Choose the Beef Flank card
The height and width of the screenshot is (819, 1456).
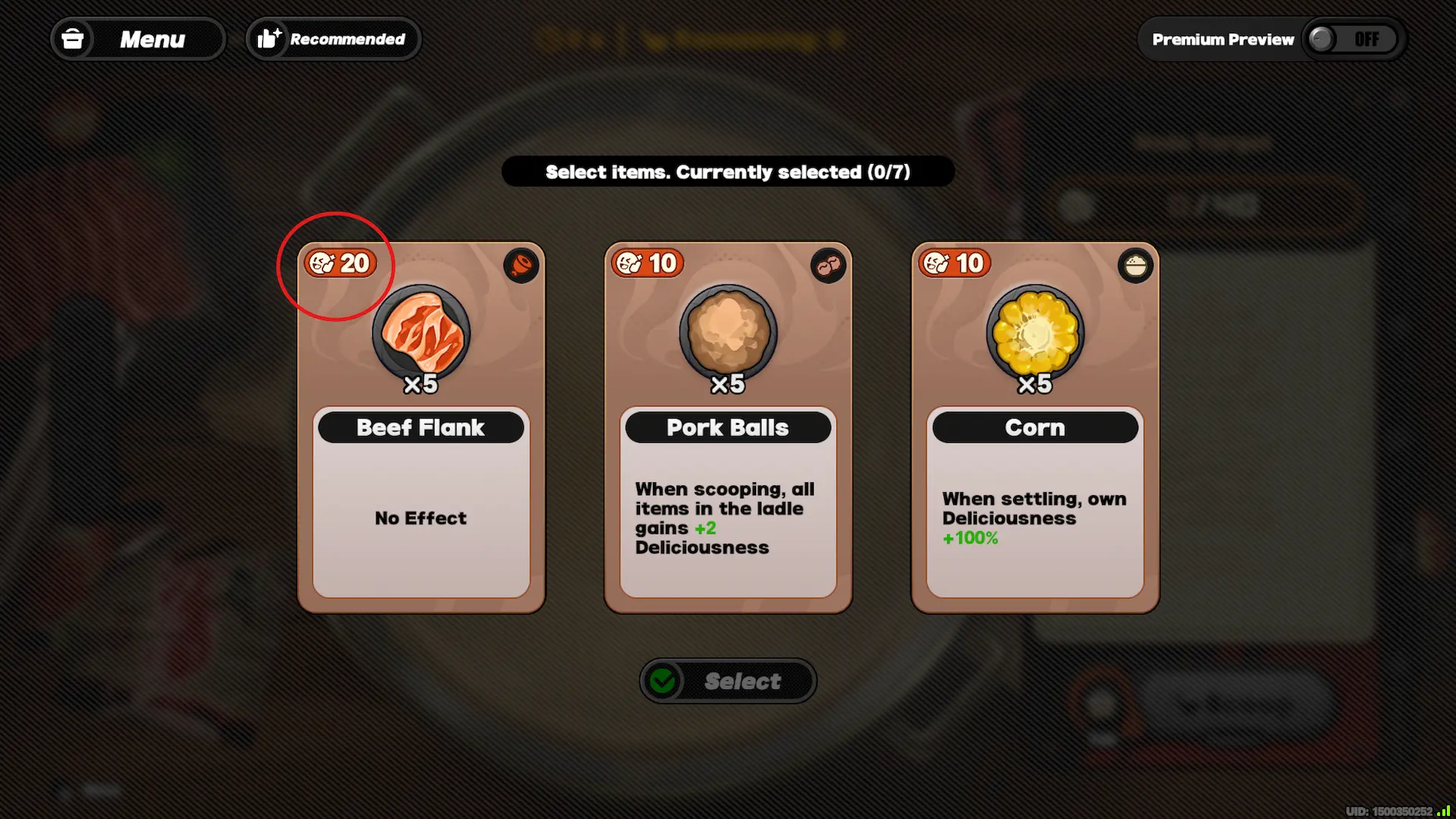[x=421, y=428]
